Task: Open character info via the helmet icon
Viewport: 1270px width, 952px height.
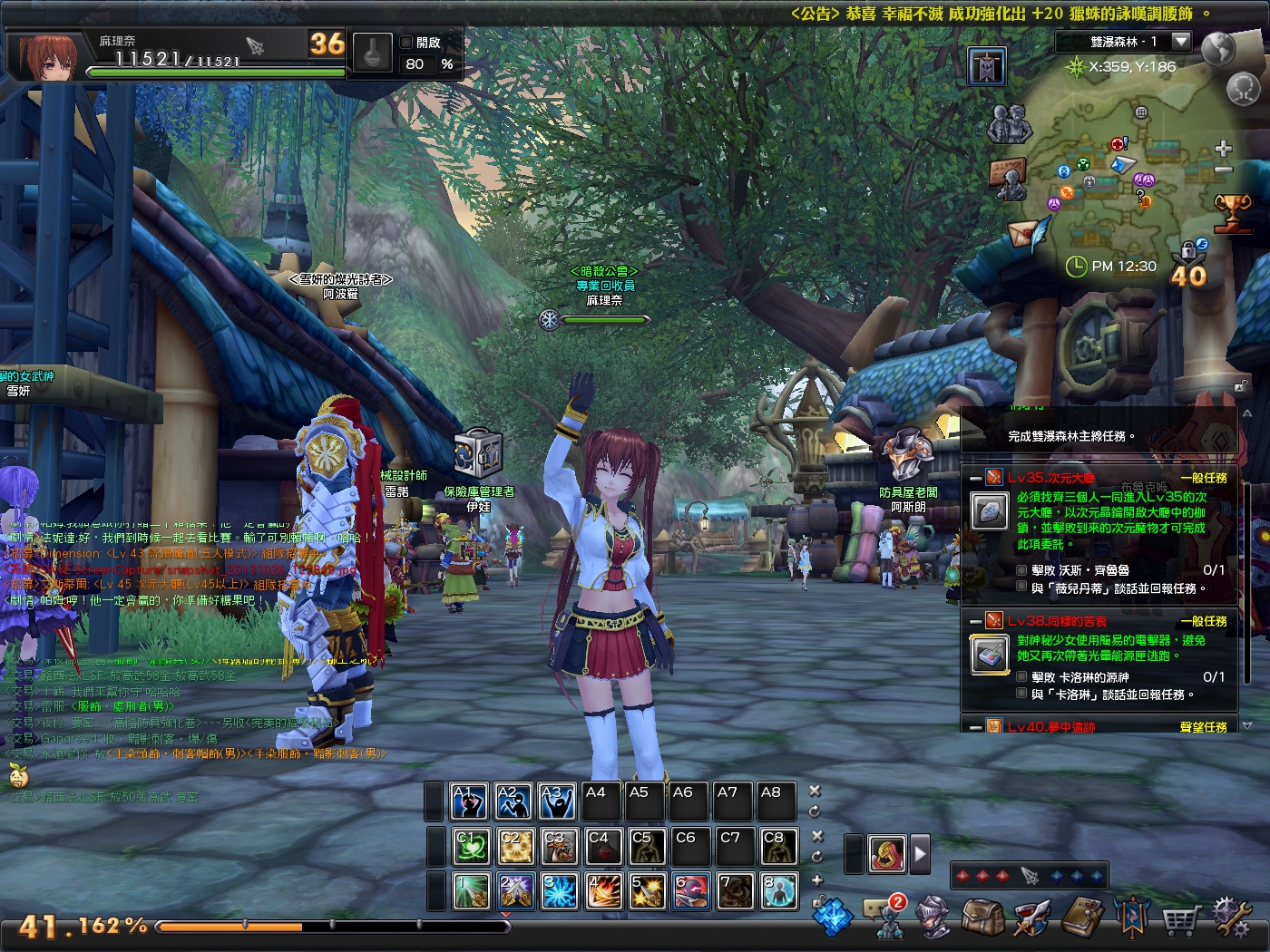Action: pyautogui.click(x=932, y=918)
